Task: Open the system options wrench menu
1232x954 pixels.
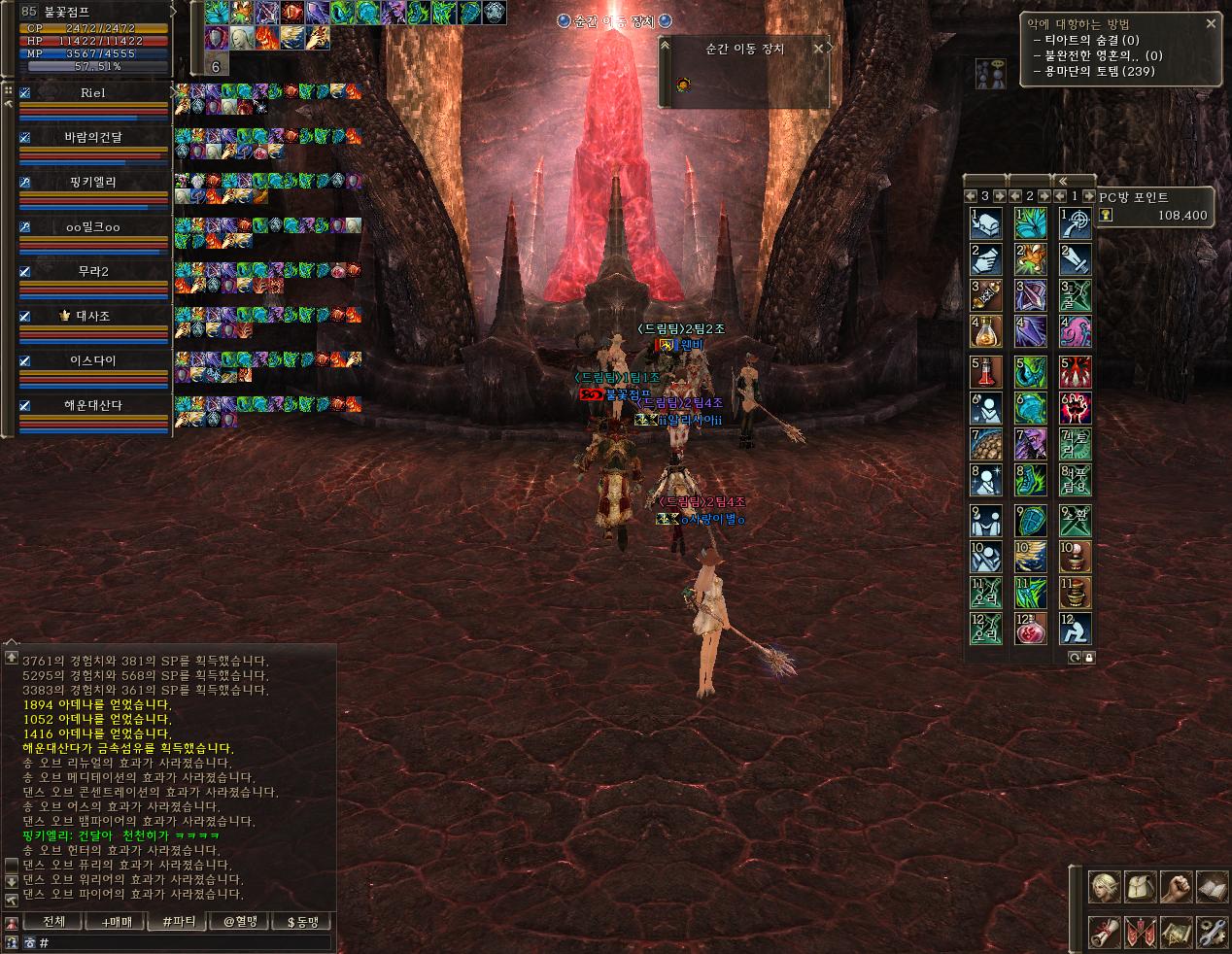Action: [x=1212, y=932]
